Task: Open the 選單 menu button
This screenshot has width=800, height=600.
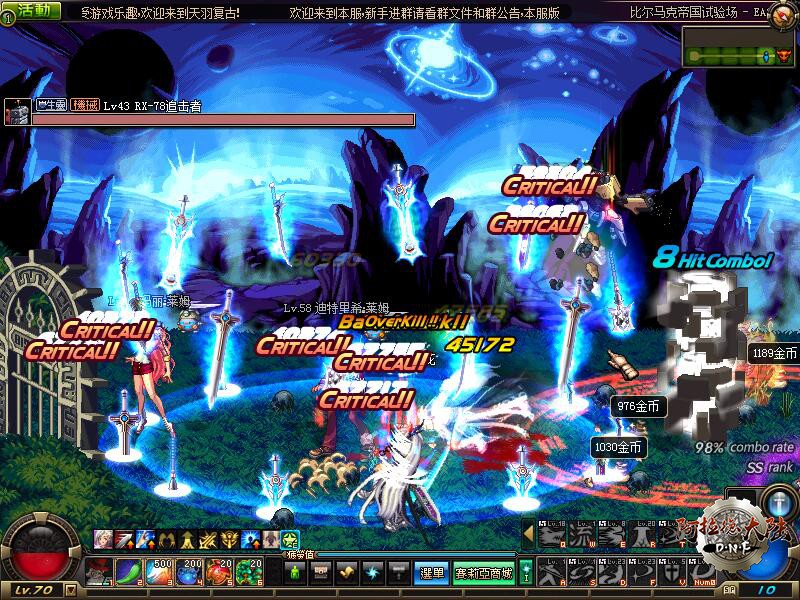Action: click(431, 573)
